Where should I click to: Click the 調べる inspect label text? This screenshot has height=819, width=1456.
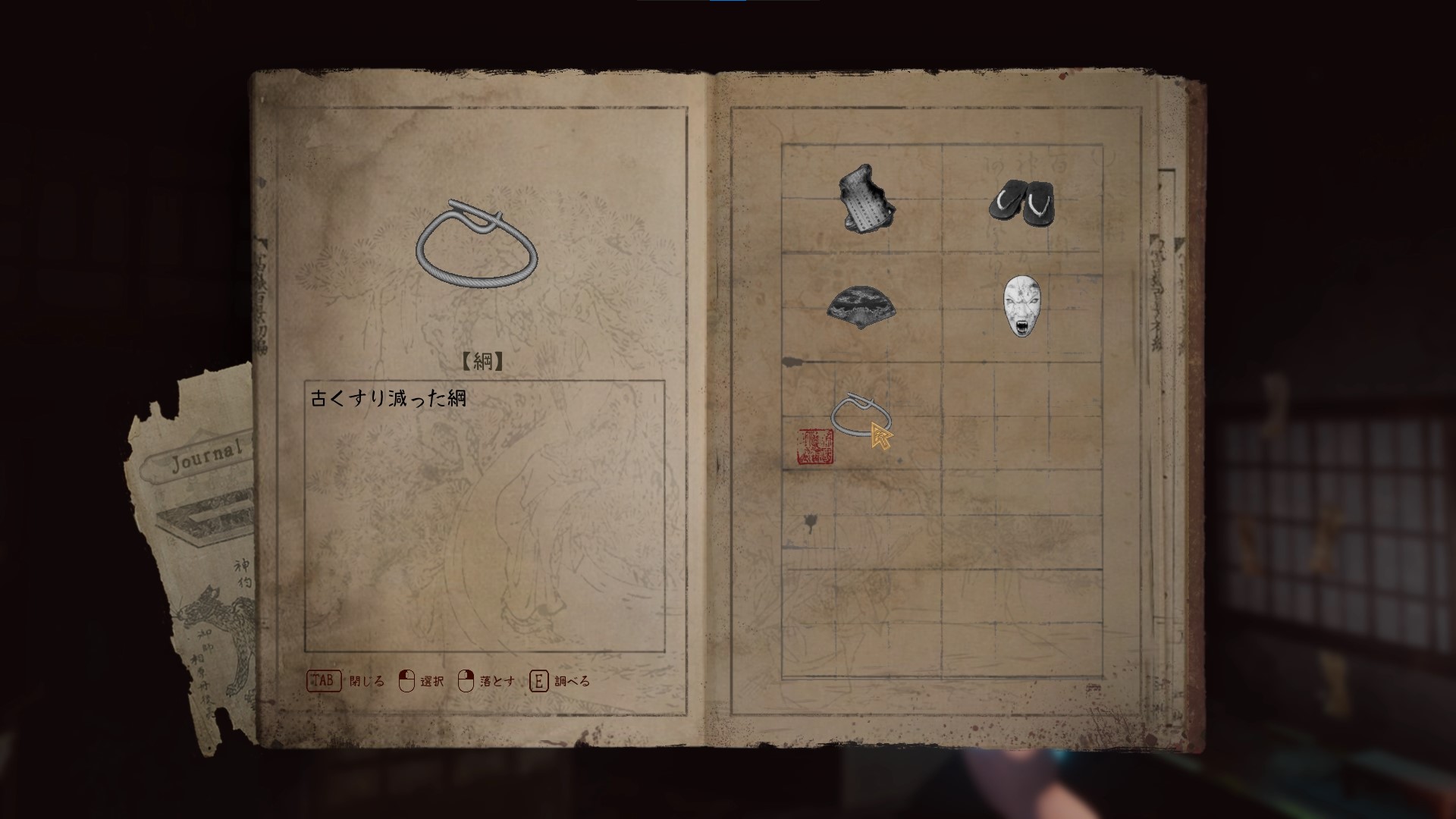tap(573, 682)
